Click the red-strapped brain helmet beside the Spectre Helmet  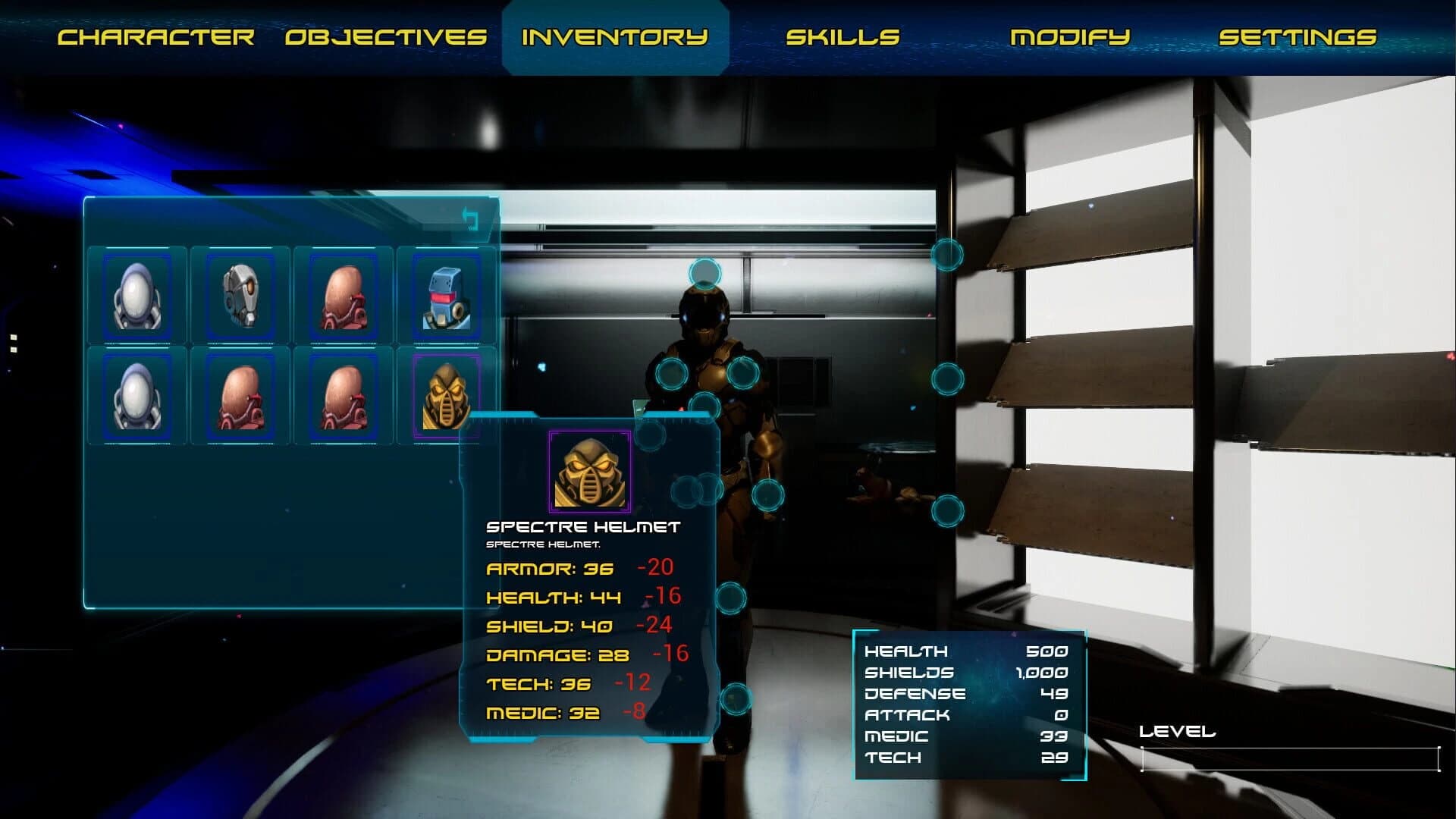[x=343, y=396]
